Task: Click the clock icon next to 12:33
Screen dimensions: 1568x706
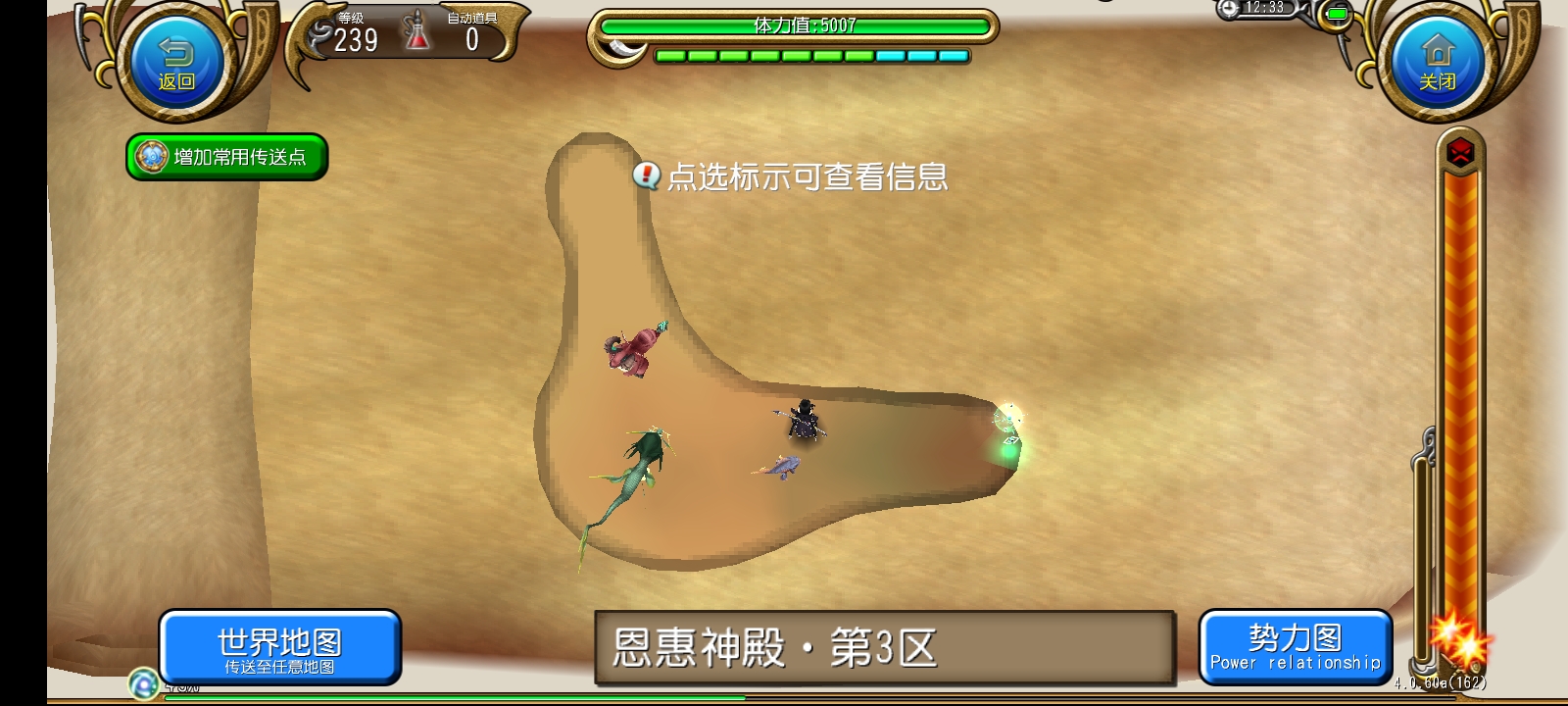Action: 1229,9
